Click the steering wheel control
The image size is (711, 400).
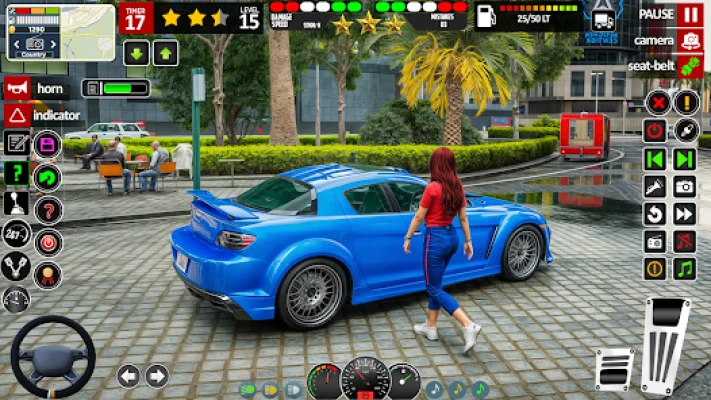coord(52,357)
